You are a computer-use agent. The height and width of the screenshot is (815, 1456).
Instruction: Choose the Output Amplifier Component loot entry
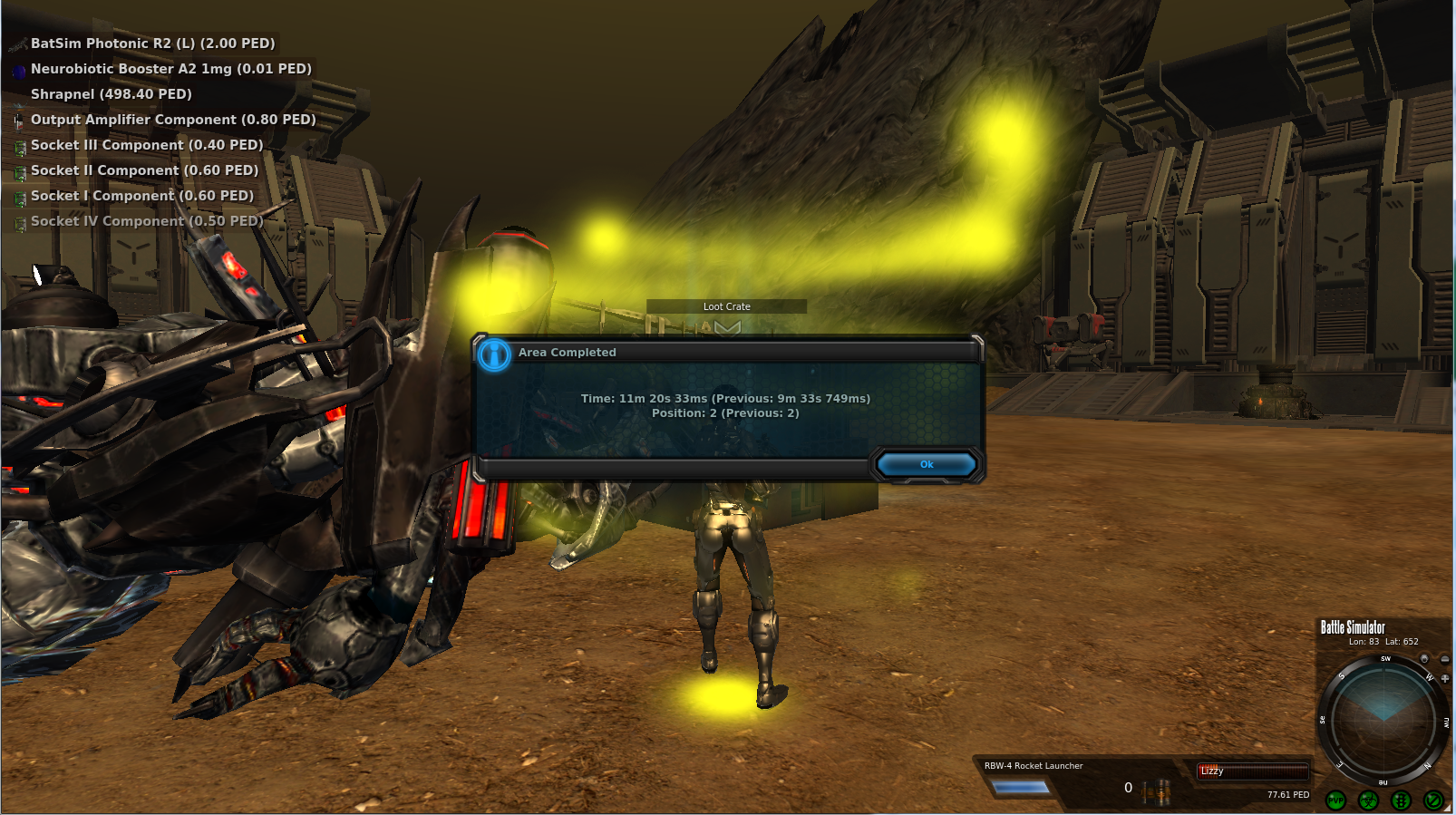tap(173, 120)
